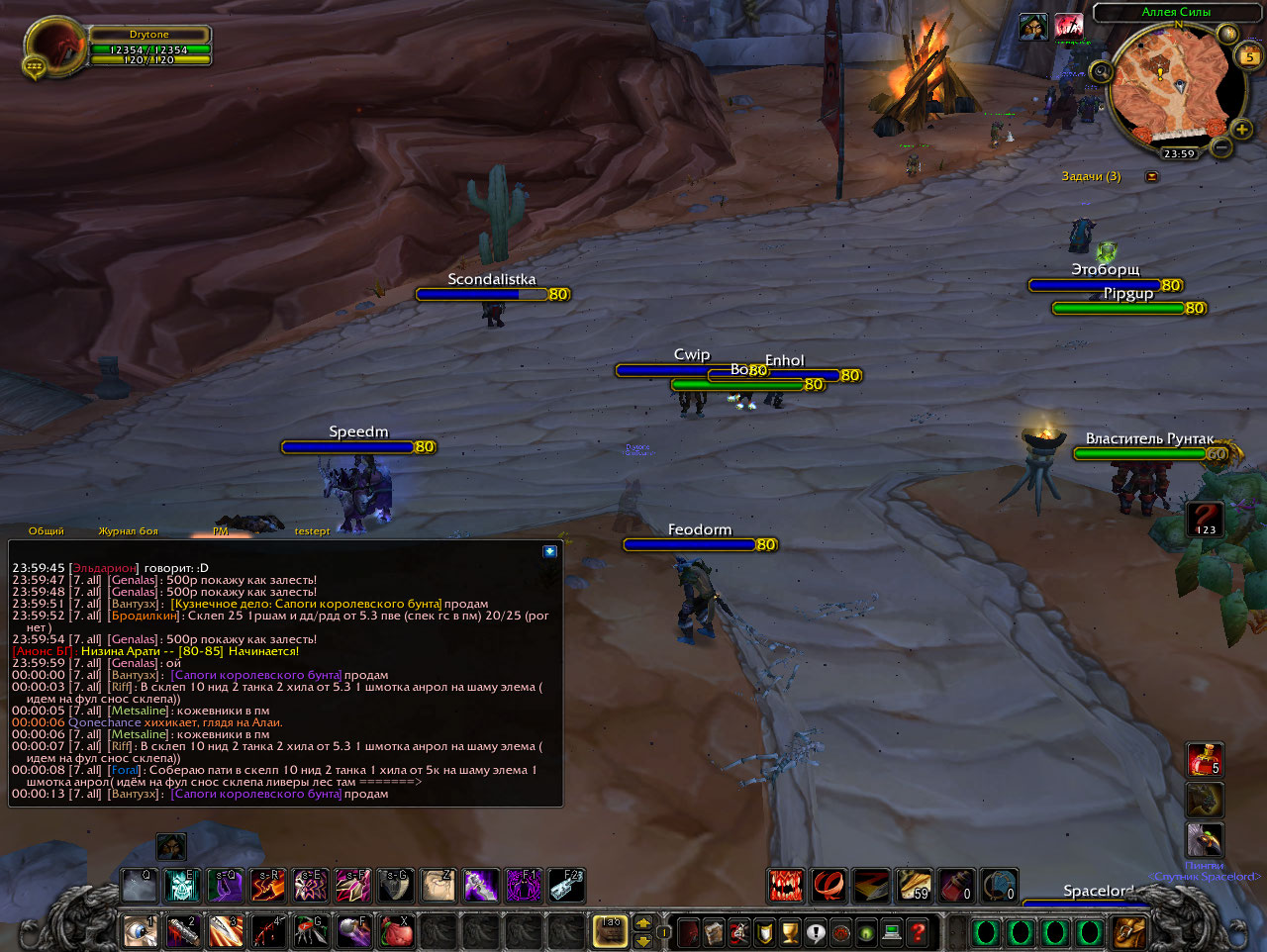This screenshot has width=1267, height=952.
Task: Click the fanged red maw pet ability
Action: point(787,886)
